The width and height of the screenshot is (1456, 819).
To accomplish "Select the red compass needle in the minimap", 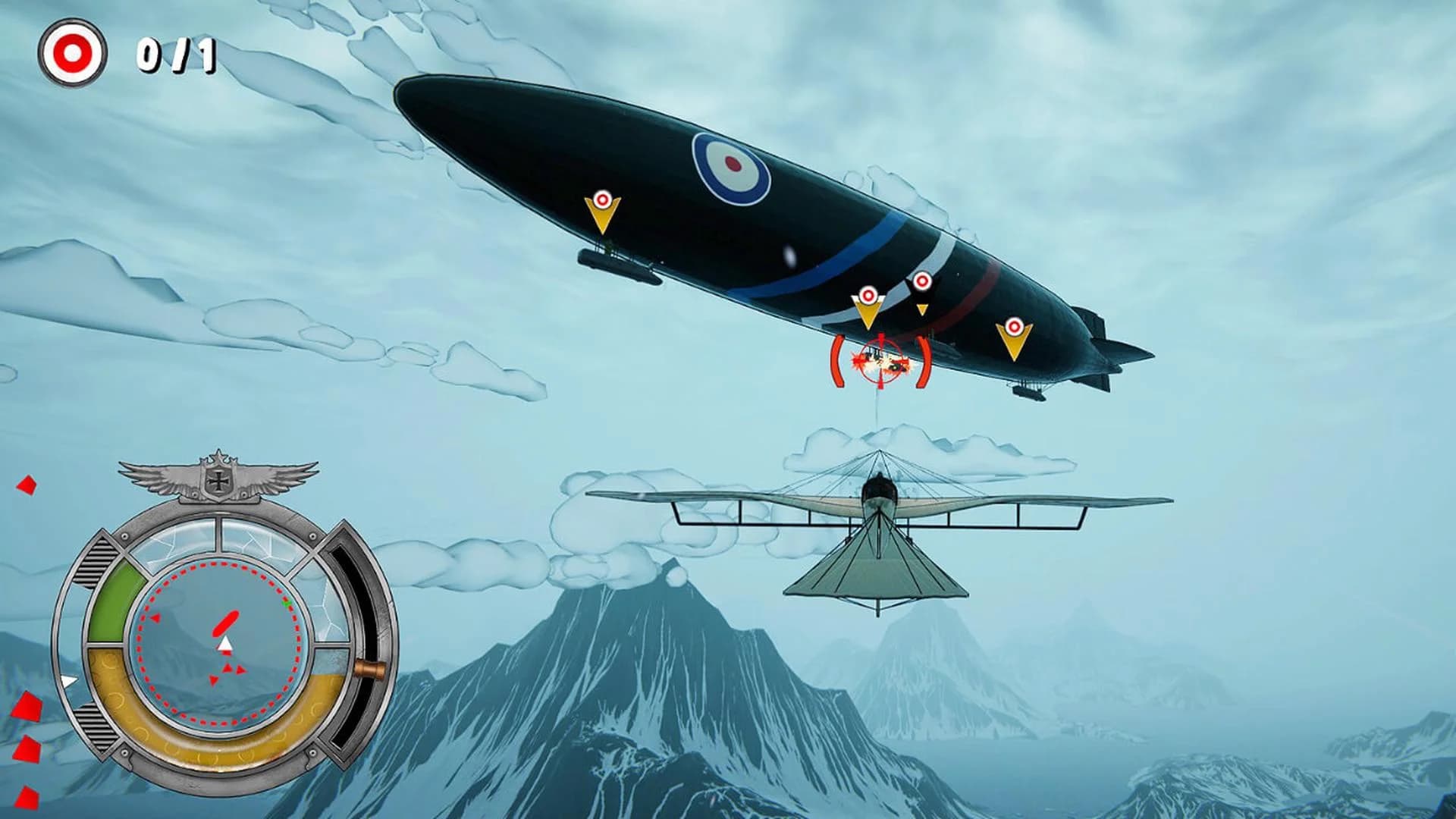I will pyautogui.click(x=225, y=622).
